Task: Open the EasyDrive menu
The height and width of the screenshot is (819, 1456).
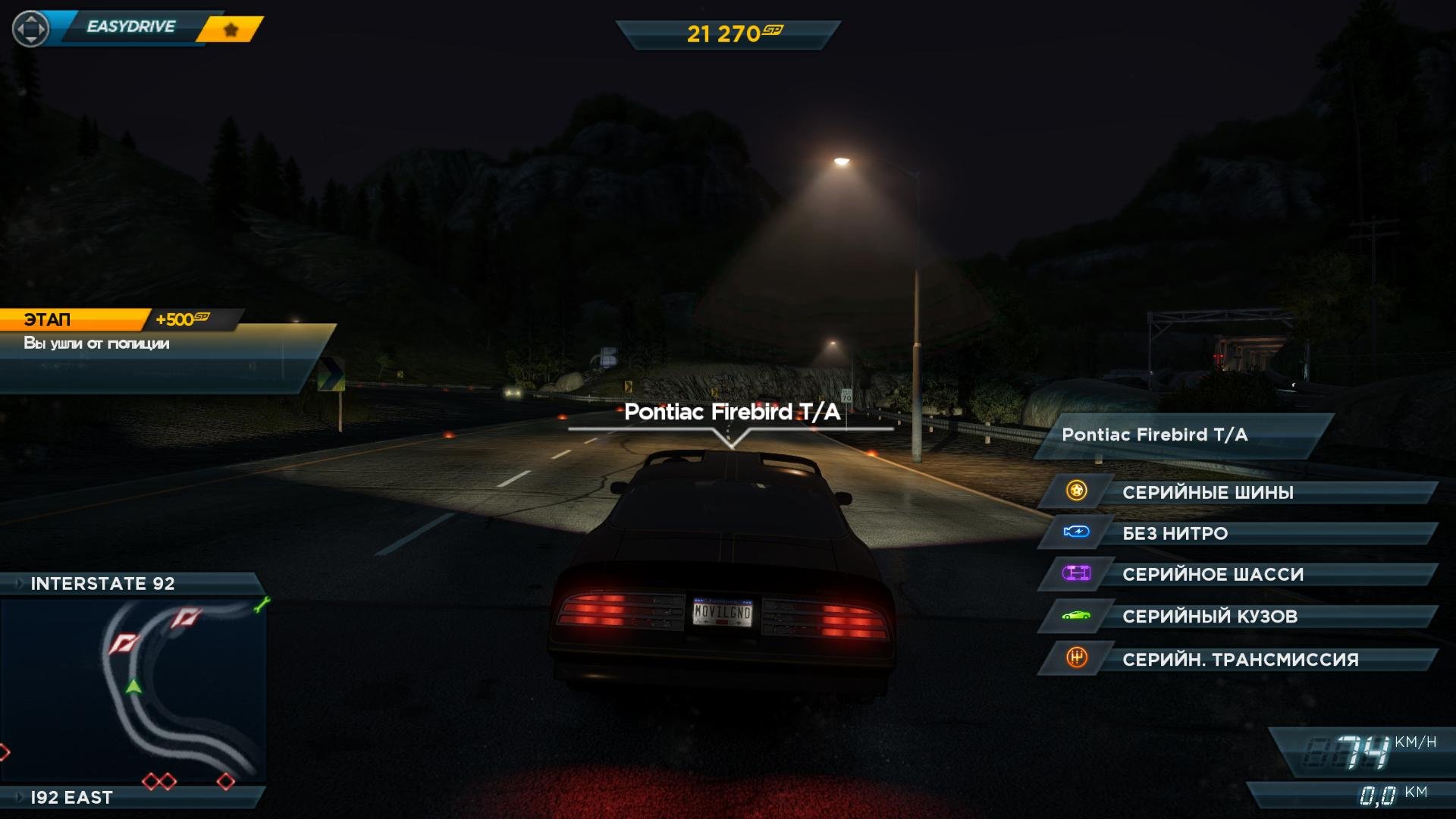Action: [130, 27]
